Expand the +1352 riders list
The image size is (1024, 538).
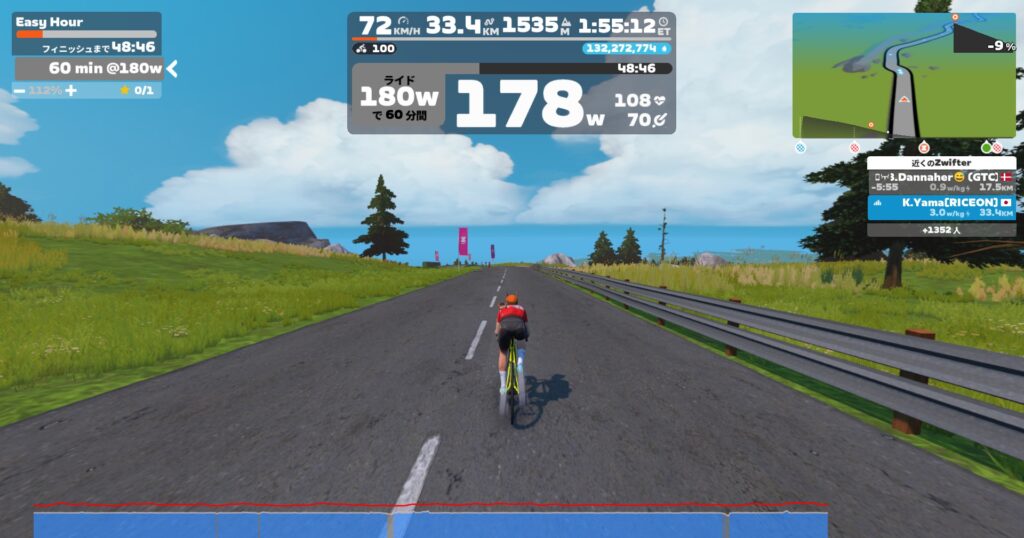tap(941, 230)
